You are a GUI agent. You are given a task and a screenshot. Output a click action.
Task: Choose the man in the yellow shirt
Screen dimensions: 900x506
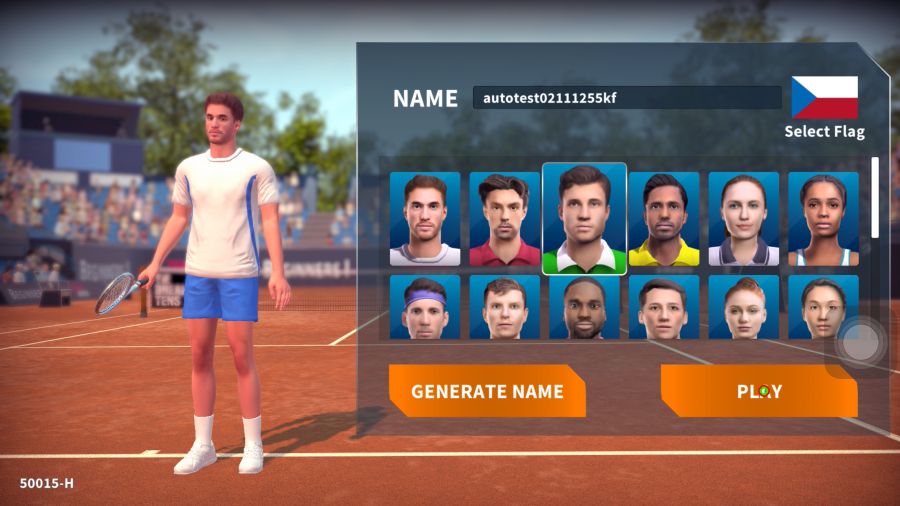[664, 219]
